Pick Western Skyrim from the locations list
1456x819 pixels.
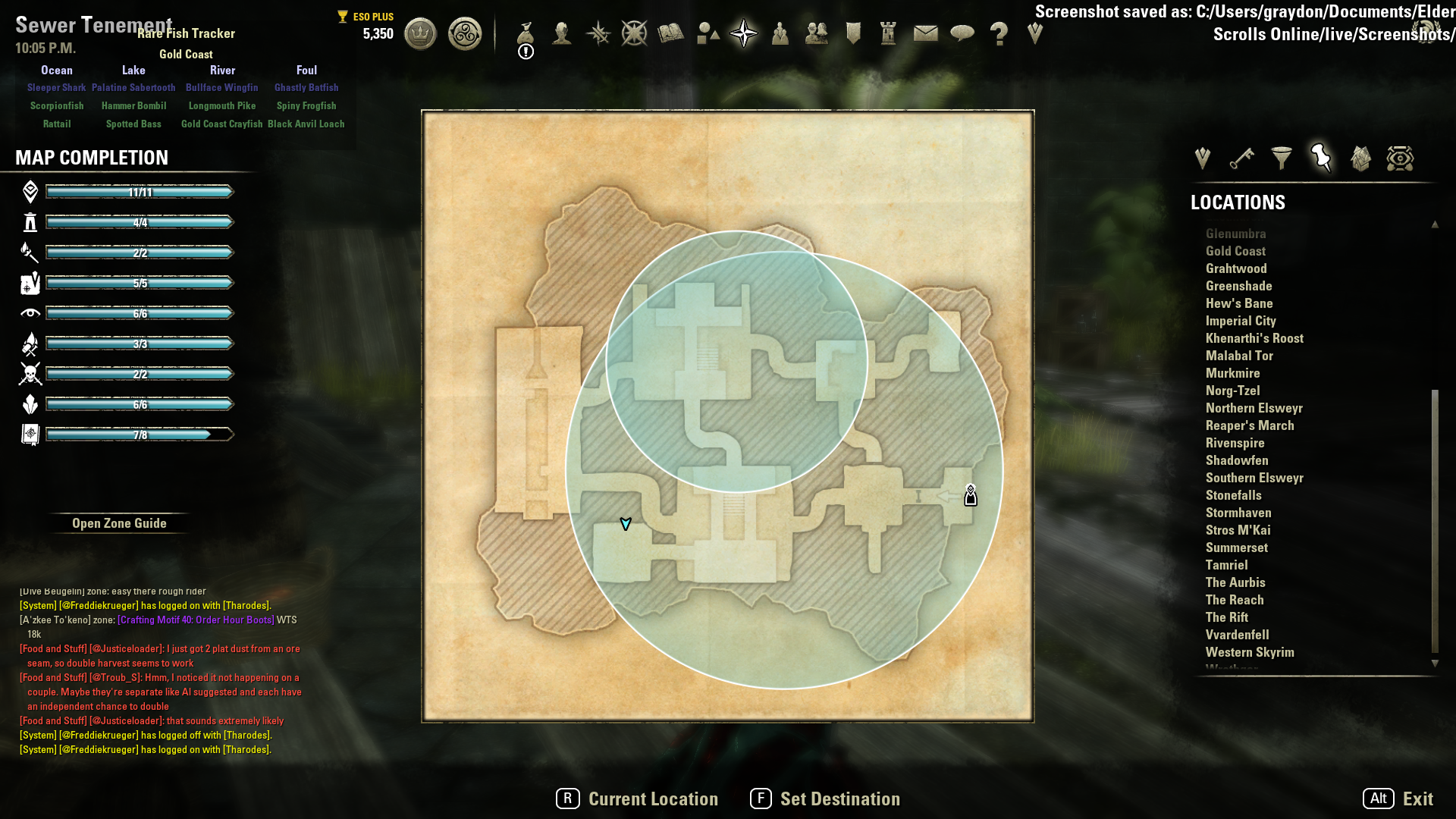coord(1250,652)
